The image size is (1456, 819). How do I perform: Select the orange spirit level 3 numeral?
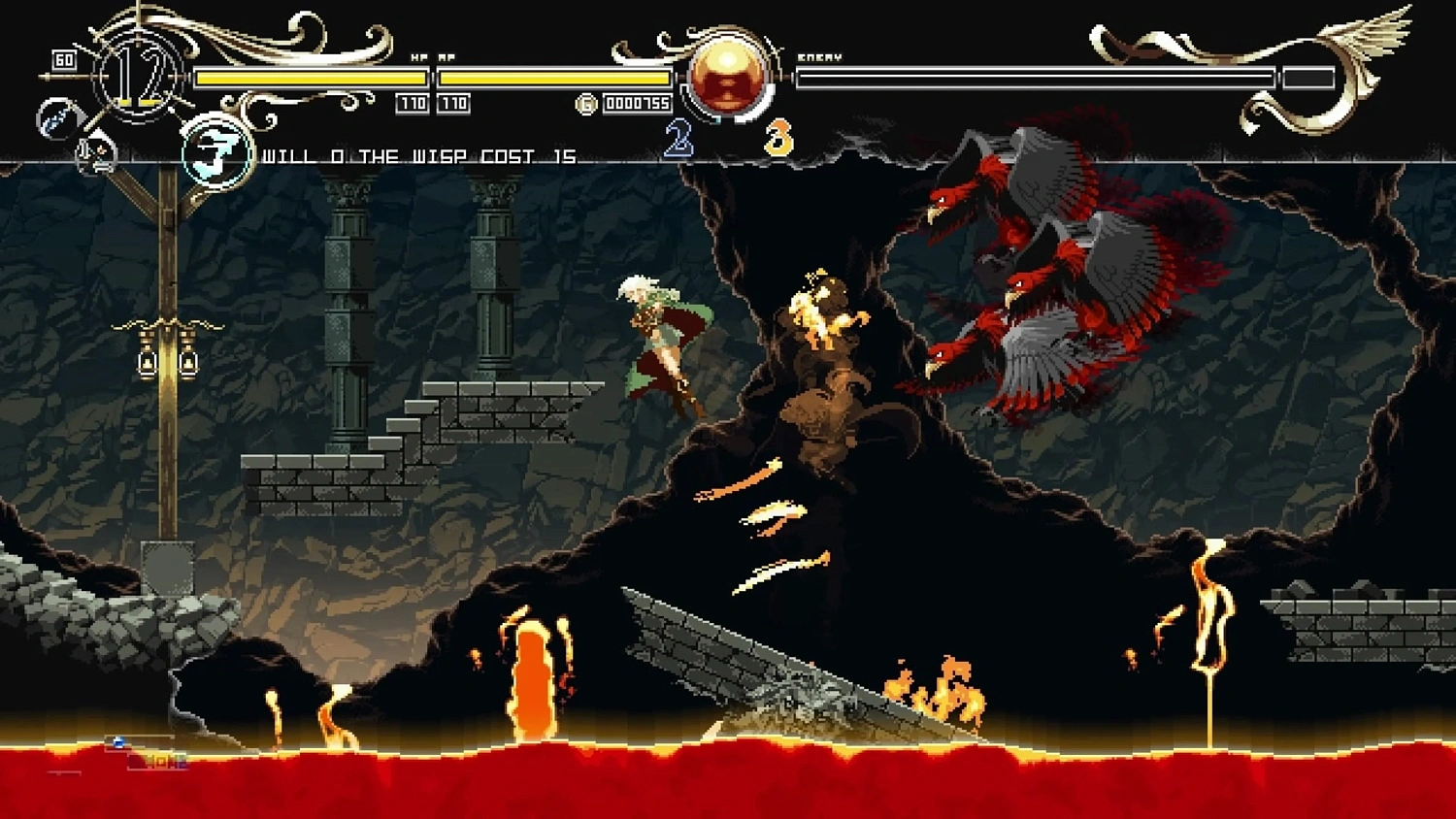(778, 138)
